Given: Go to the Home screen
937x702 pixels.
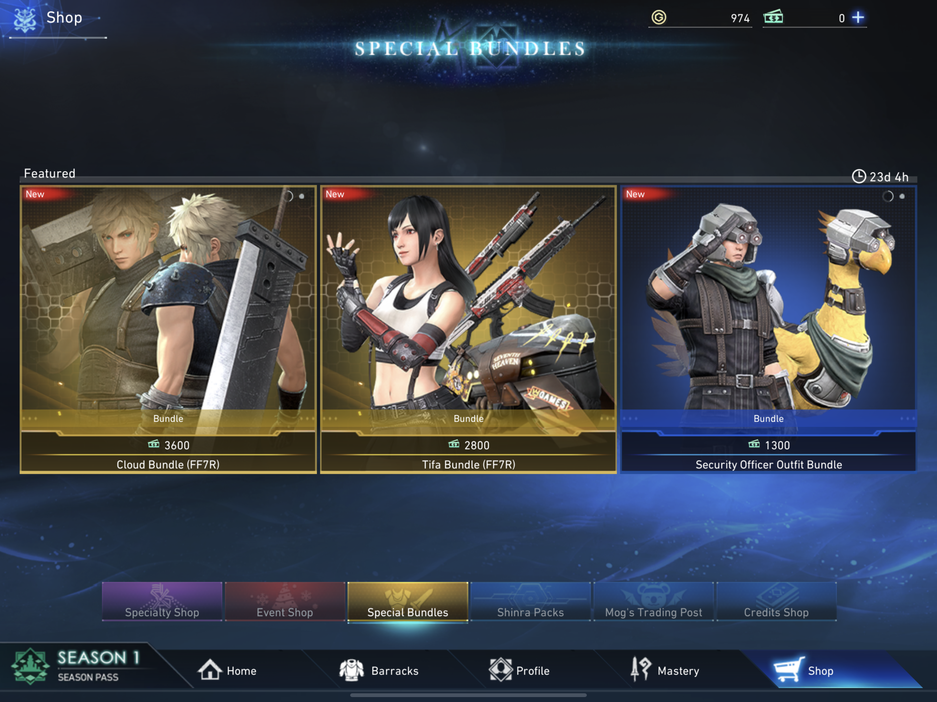Looking at the screenshot, I should click(x=228, y=670).
